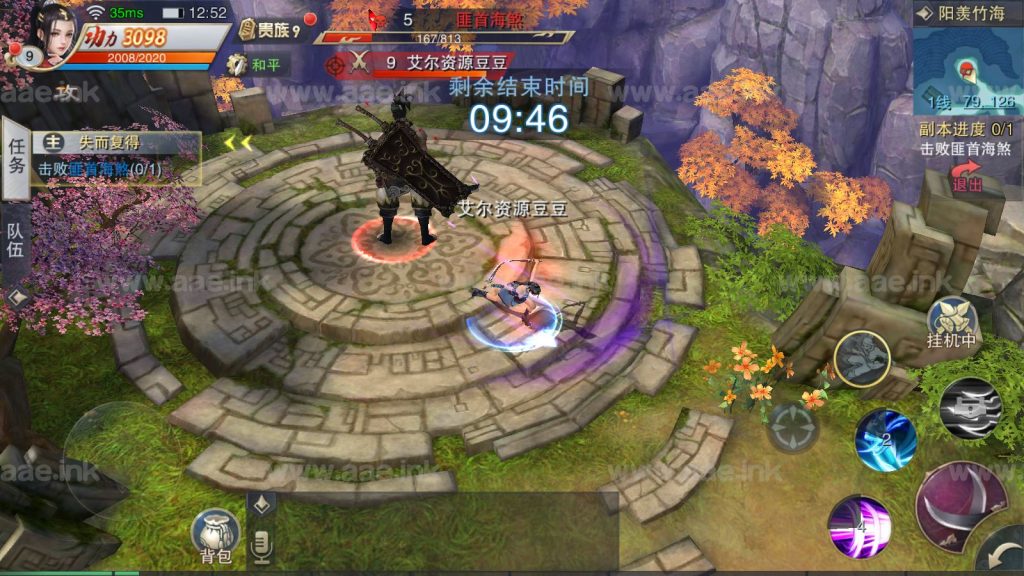
Task: Trigger the grayed-out kick skill
Action: pos(863,358)
